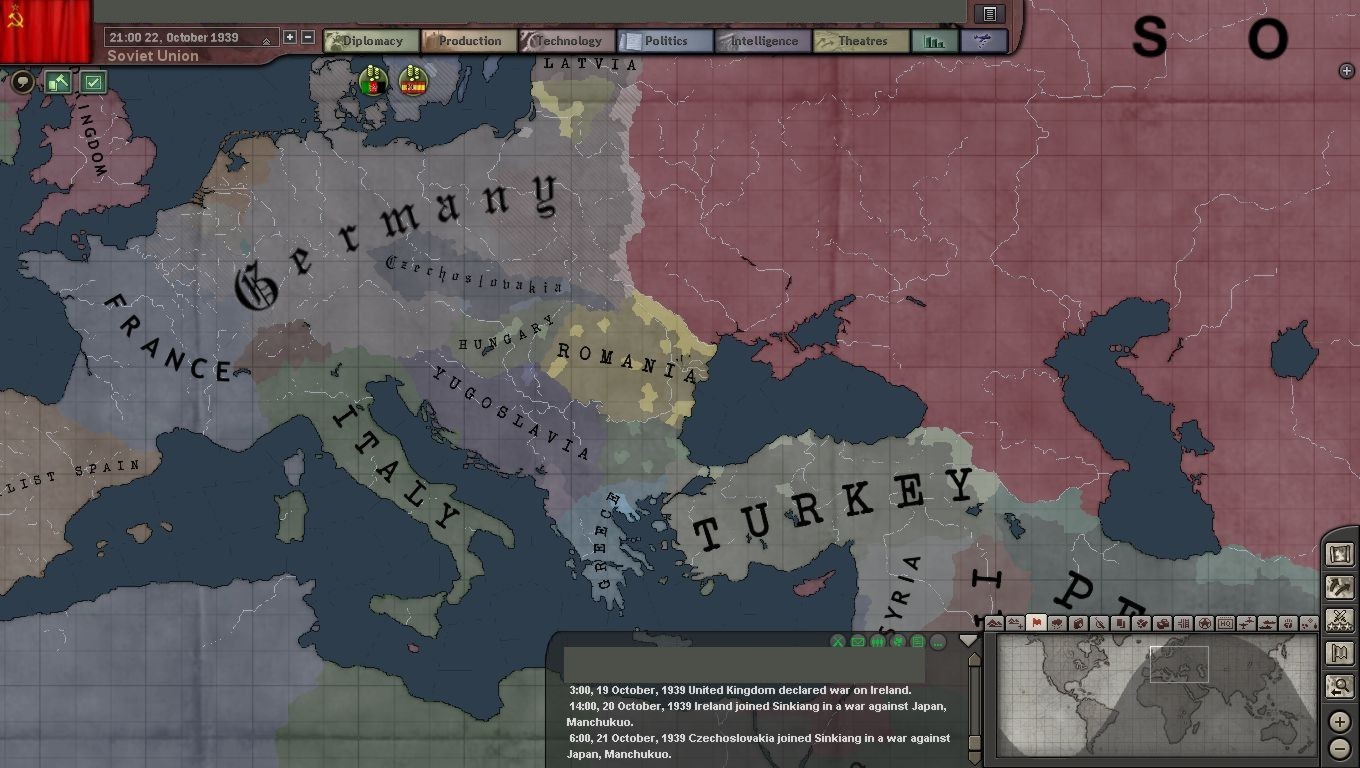Zoom in the map with plus button

tap(1339, 721)
